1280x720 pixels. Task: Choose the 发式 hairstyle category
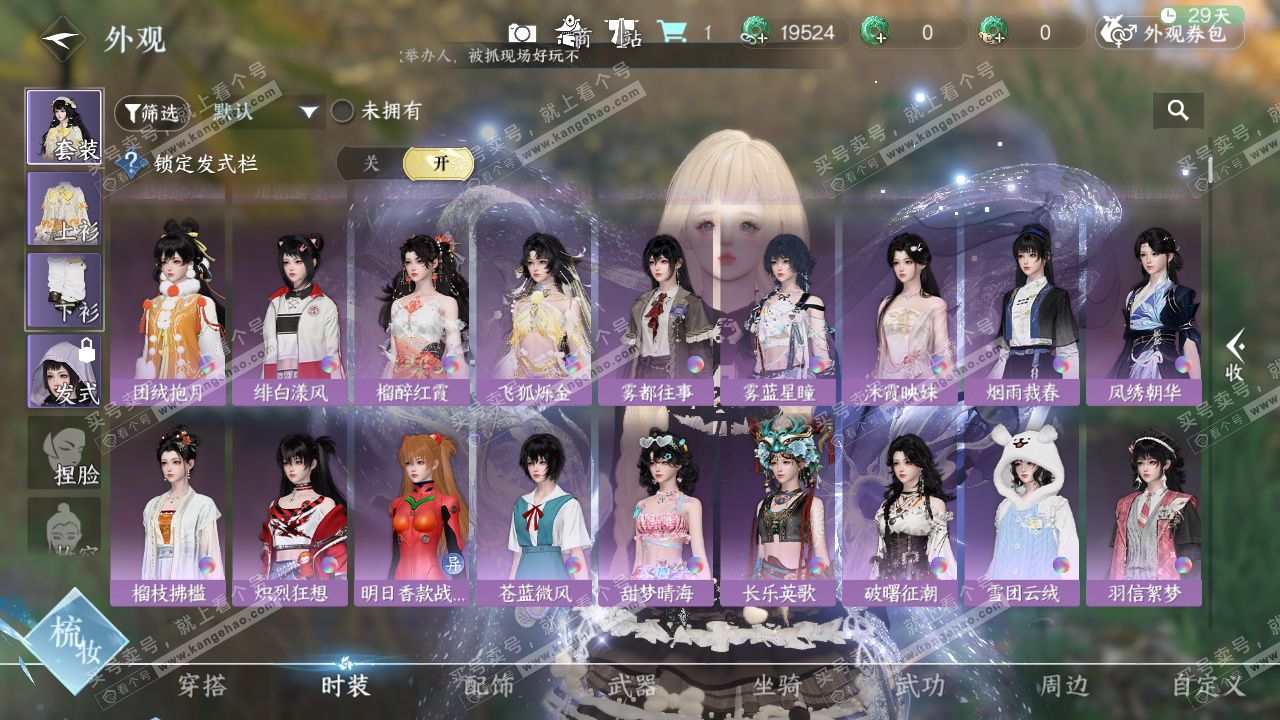click(64, 371)
